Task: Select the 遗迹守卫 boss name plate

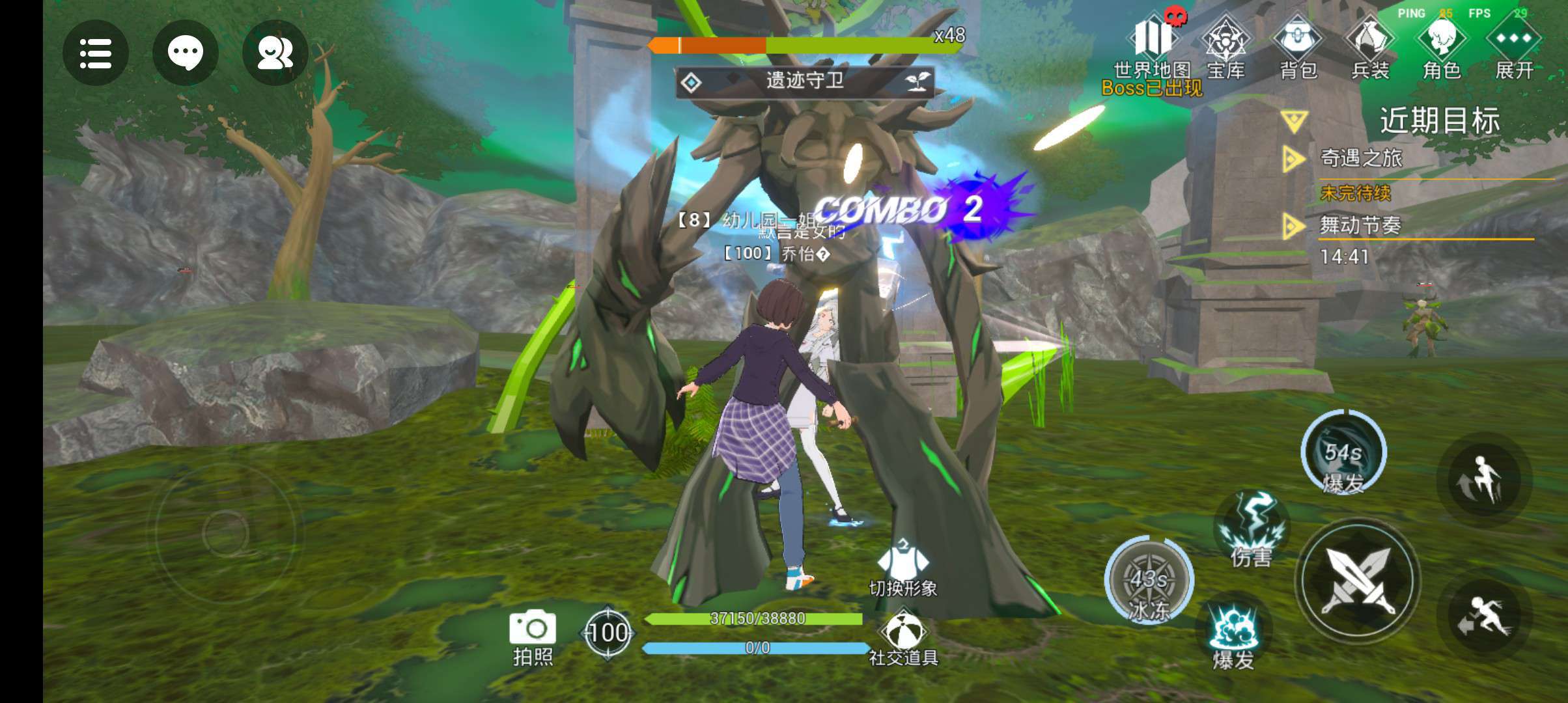Action: [x=805, y=82]
